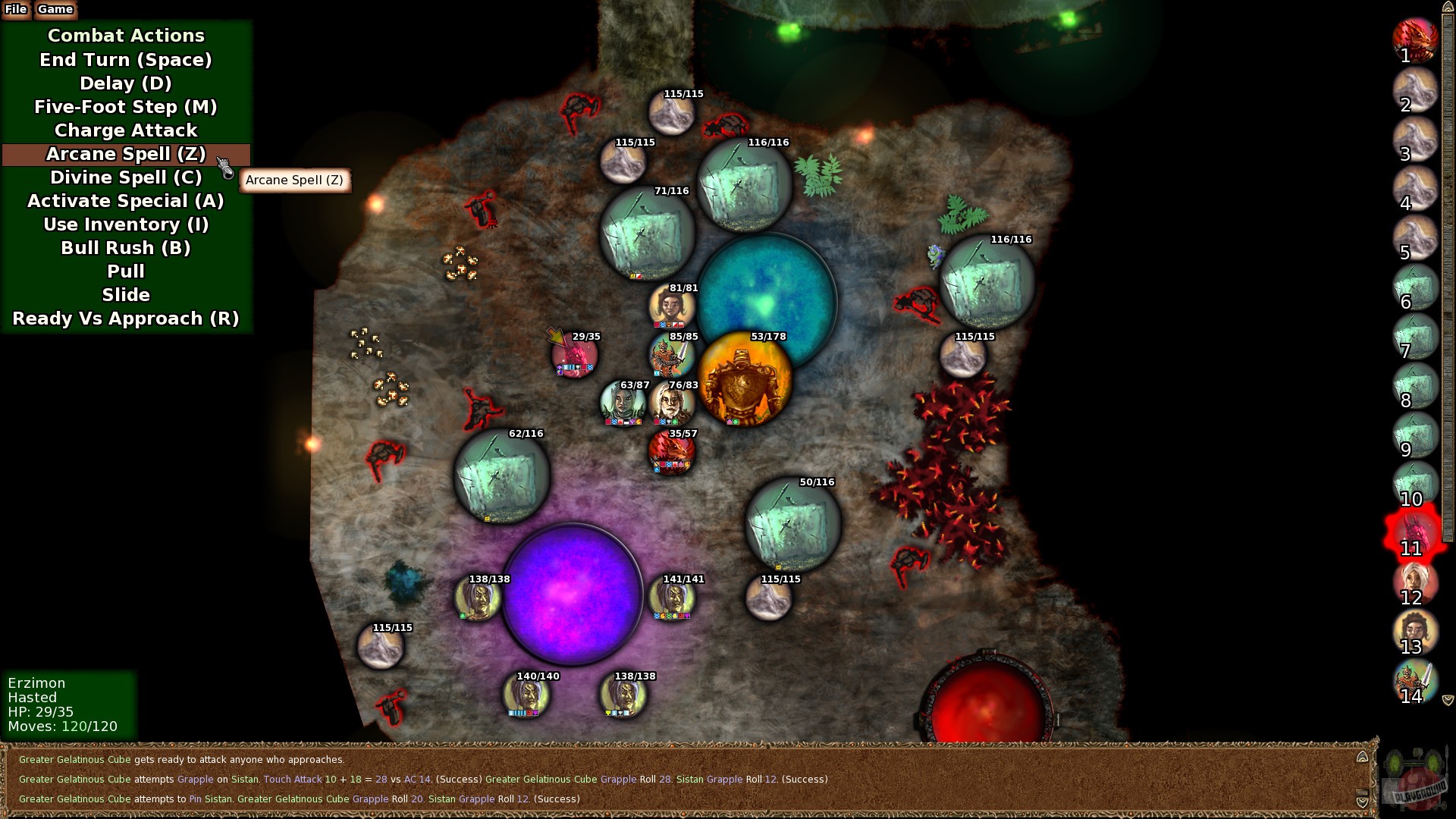Activate the Charge Attack option

[x=125, y=130]
